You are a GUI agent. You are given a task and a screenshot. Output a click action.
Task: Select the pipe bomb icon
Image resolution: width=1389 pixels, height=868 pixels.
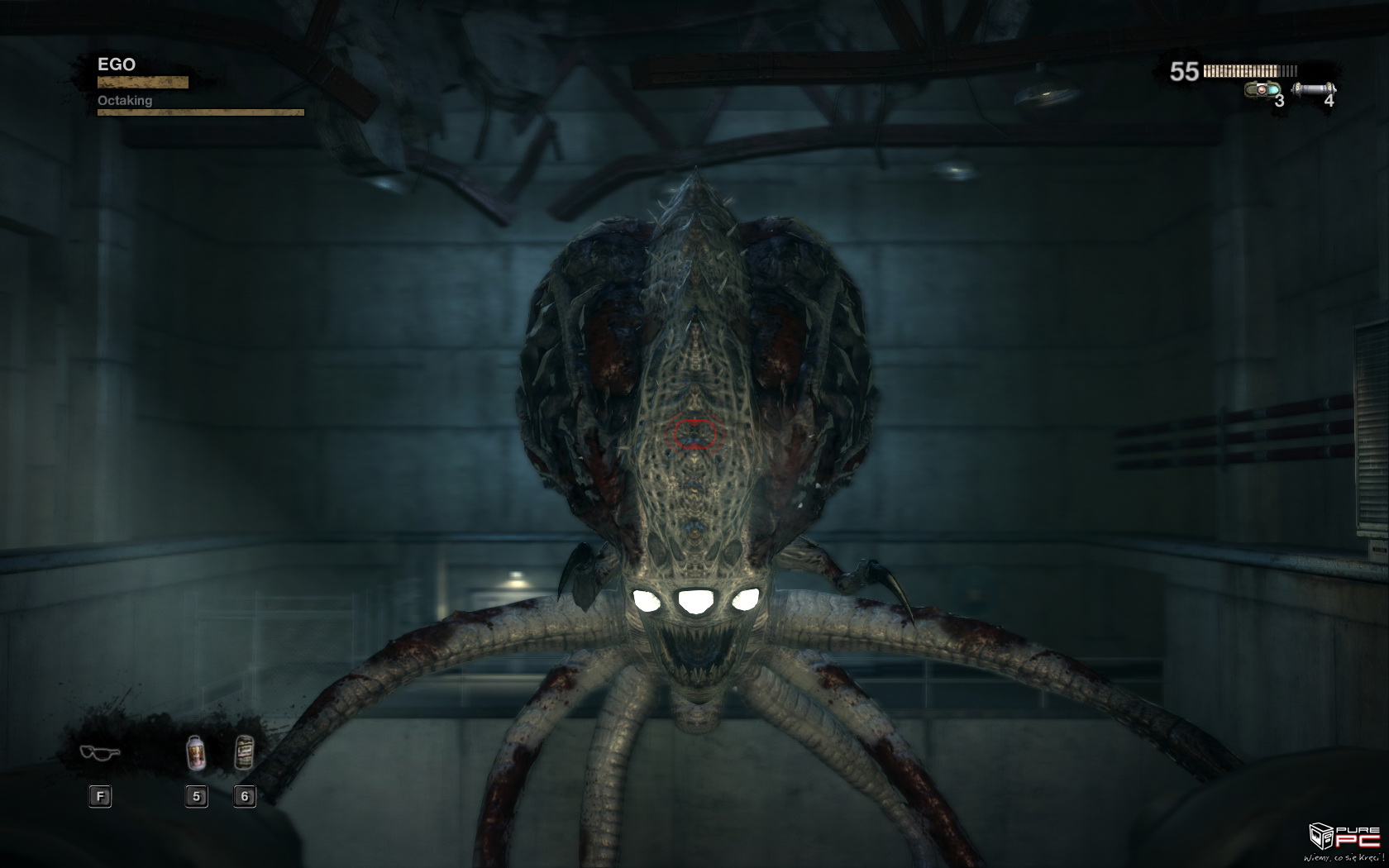(x=1313, y=88)
